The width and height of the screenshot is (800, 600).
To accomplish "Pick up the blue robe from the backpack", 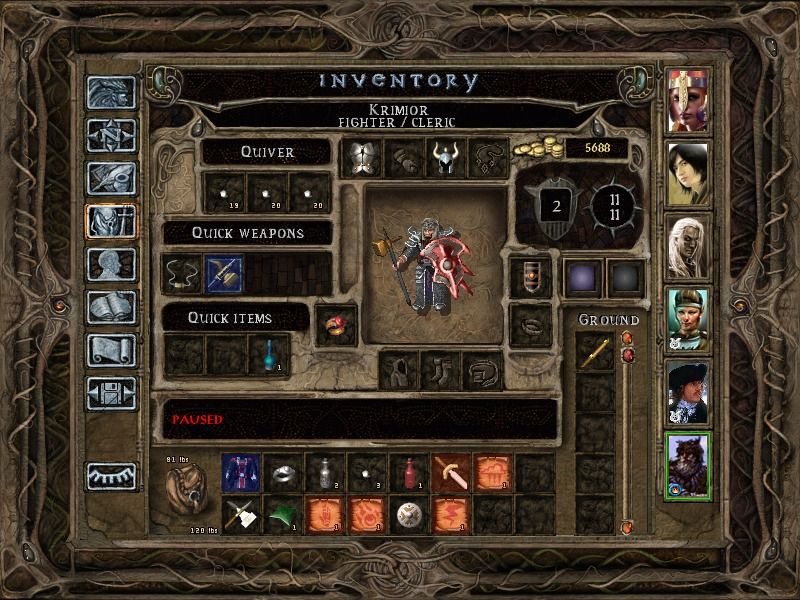I will click(x=240, y=473).
